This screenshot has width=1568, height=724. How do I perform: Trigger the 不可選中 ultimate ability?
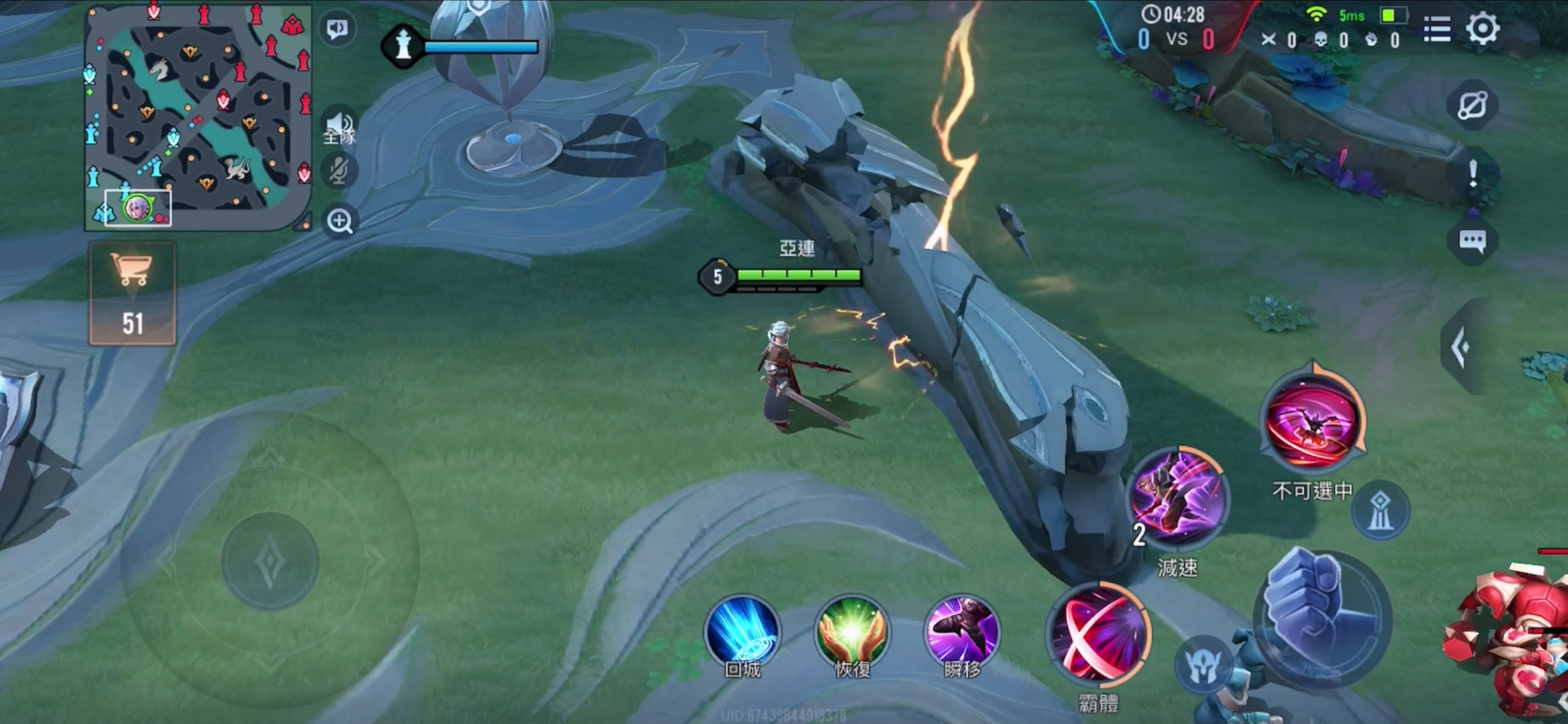[1313, 421]
